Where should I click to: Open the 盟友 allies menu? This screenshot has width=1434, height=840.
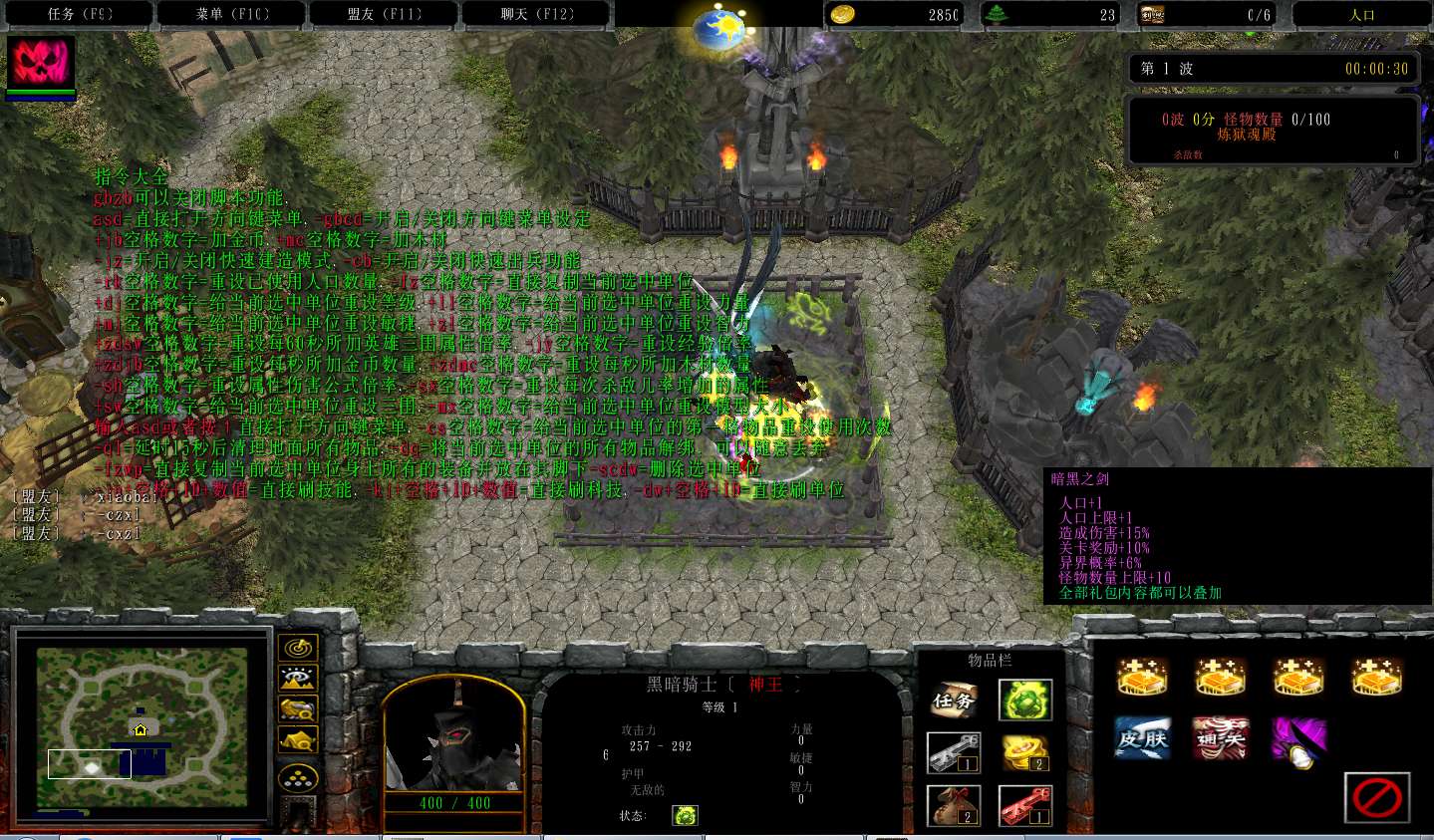click(385, 14)
